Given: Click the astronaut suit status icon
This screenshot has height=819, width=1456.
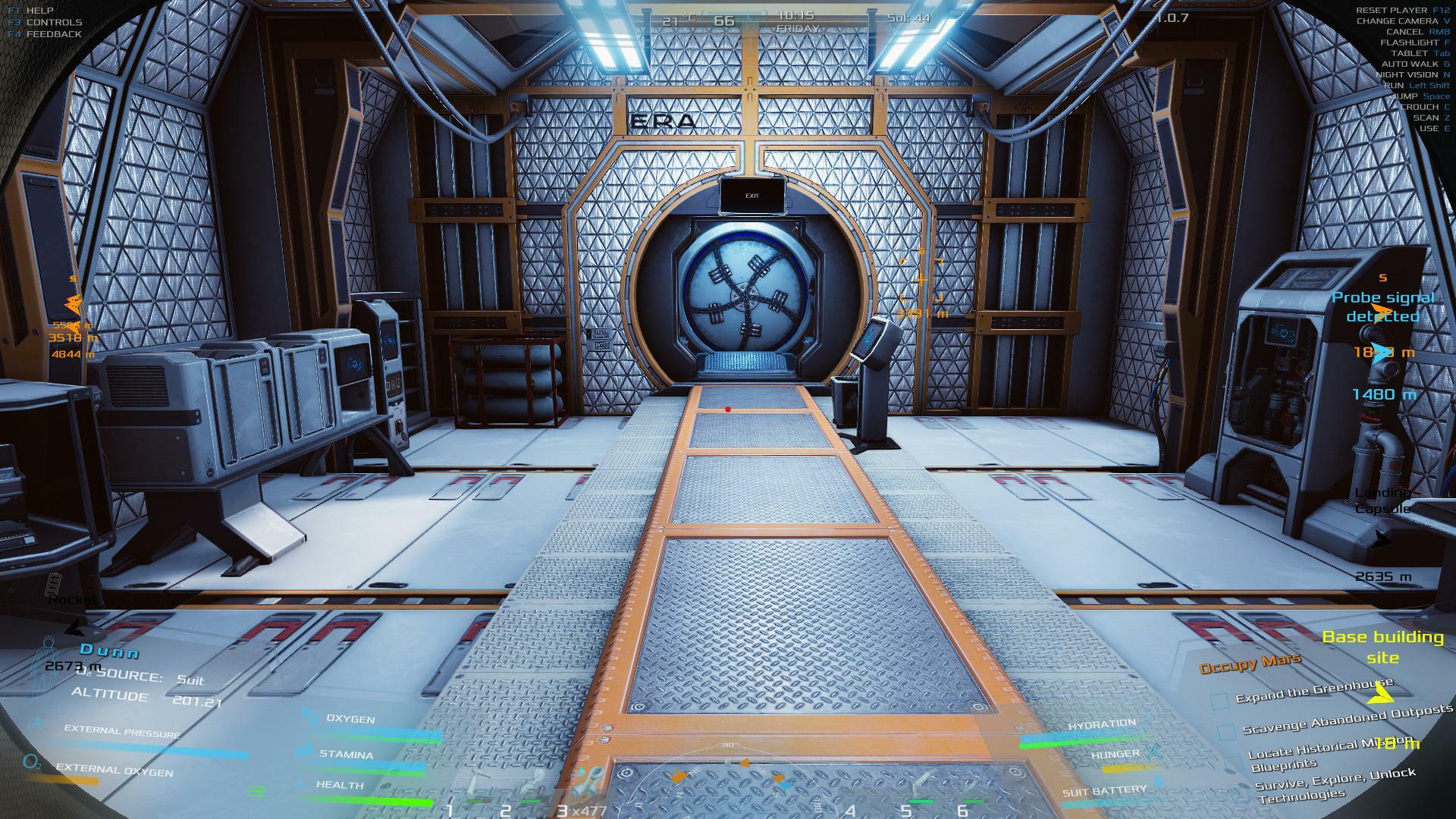Looking at the screenshot, I should pos(47,667).
